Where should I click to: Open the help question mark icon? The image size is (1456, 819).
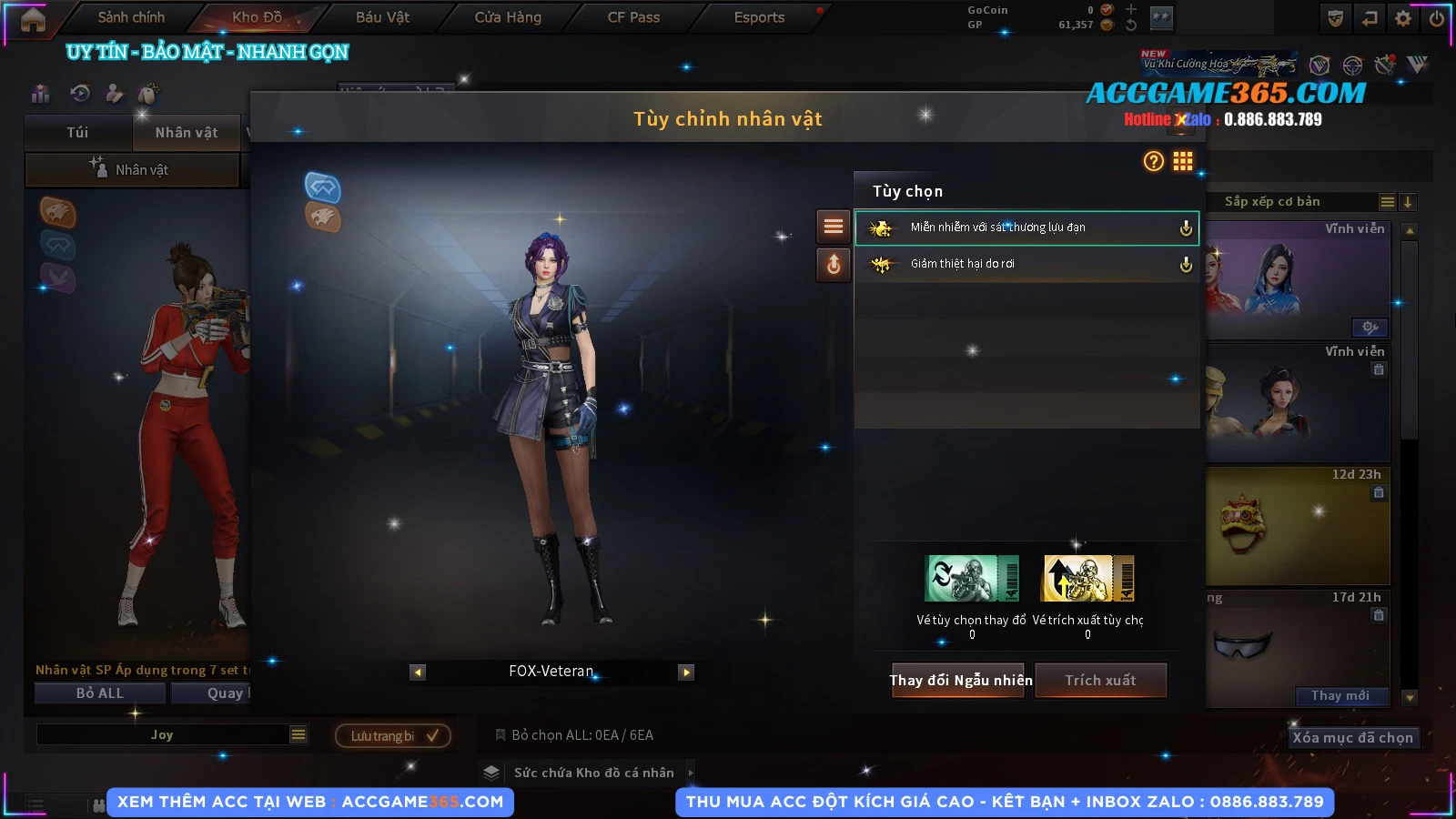coord(1153,161)
